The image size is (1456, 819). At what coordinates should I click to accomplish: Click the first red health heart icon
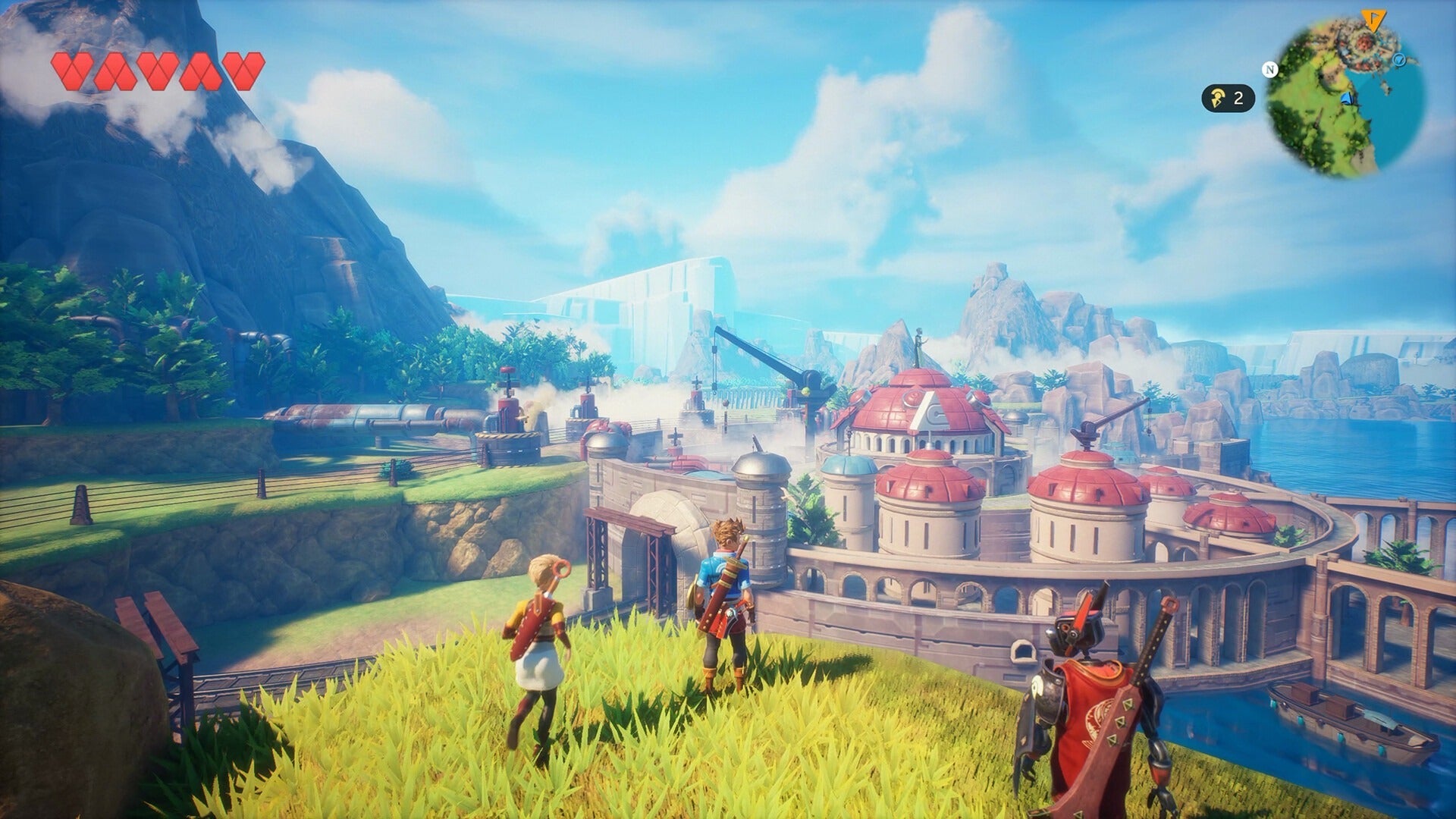point(72,72)
